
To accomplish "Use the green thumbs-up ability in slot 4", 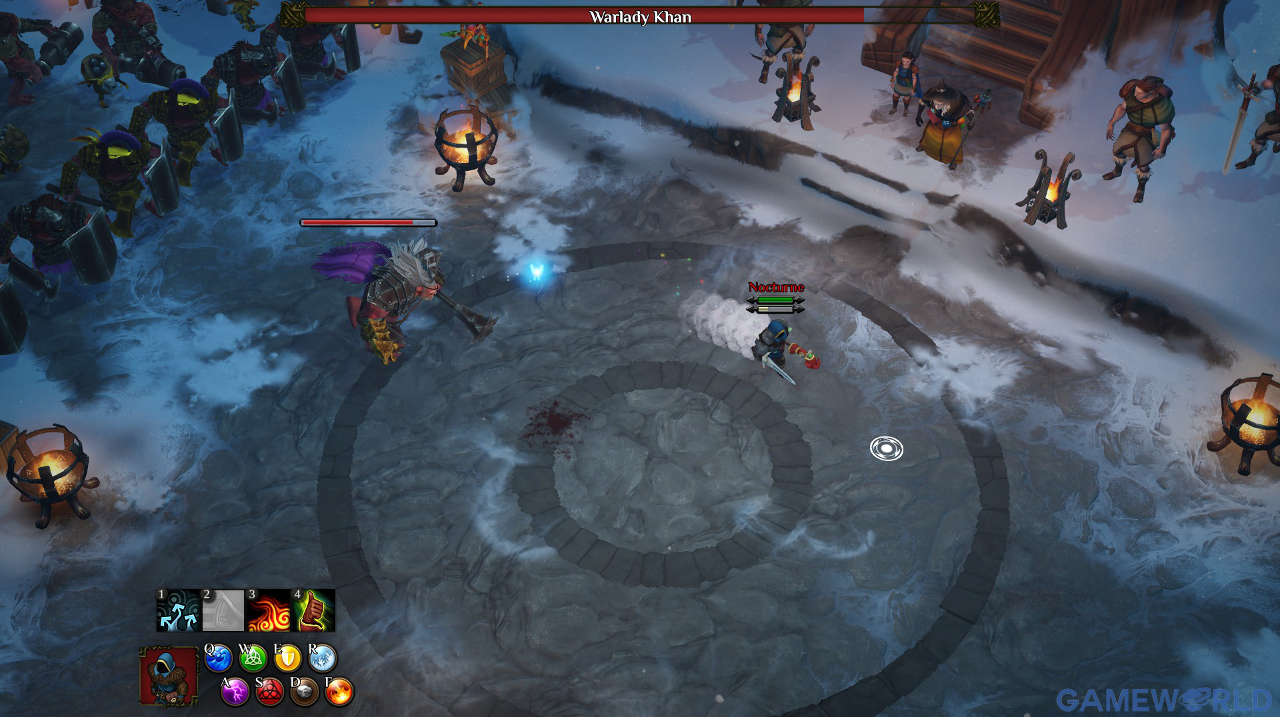I will point(313,610).
